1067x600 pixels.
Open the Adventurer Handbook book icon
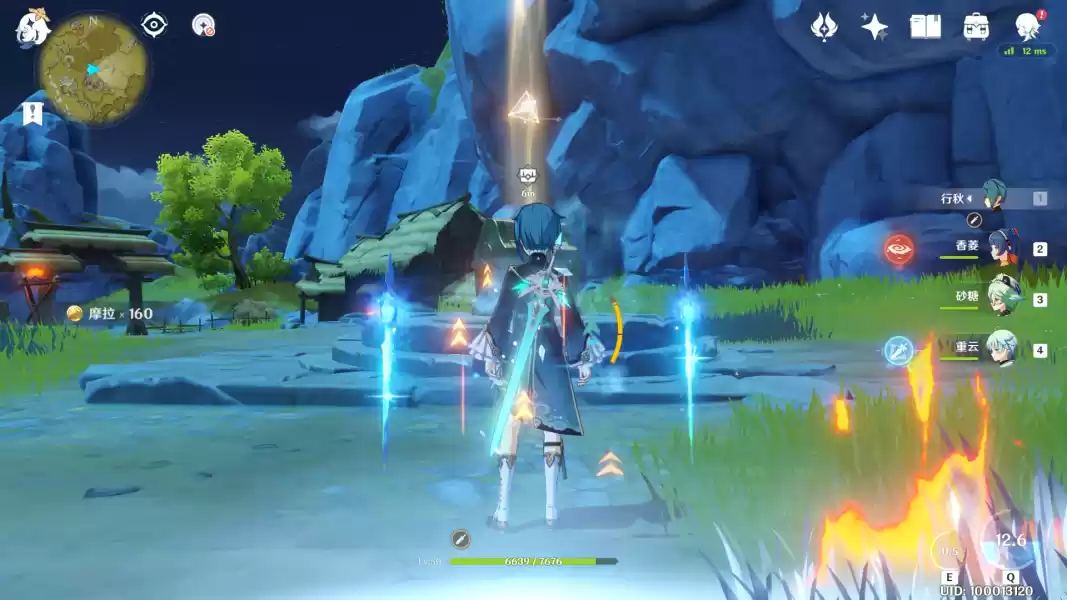pyautogui.click(x=925, y=27)
